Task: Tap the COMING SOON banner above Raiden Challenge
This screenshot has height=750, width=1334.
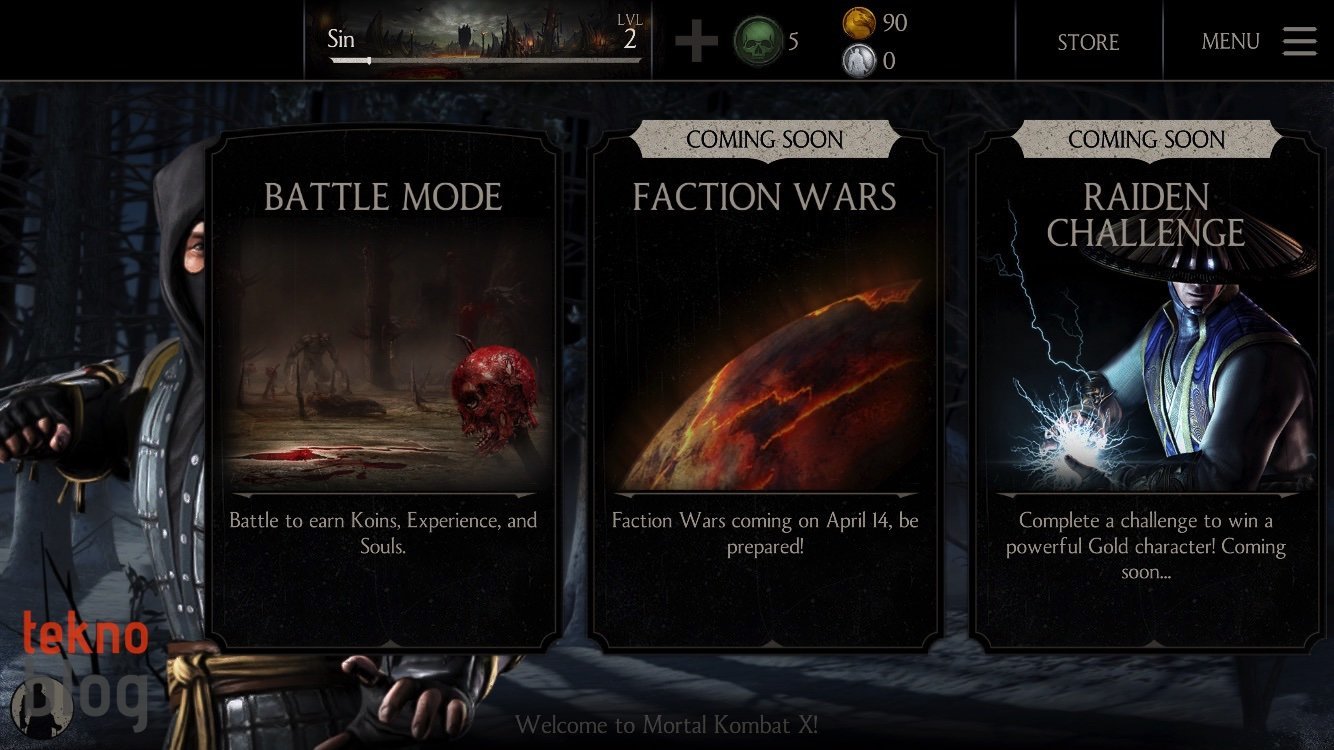Action: 1146,140
